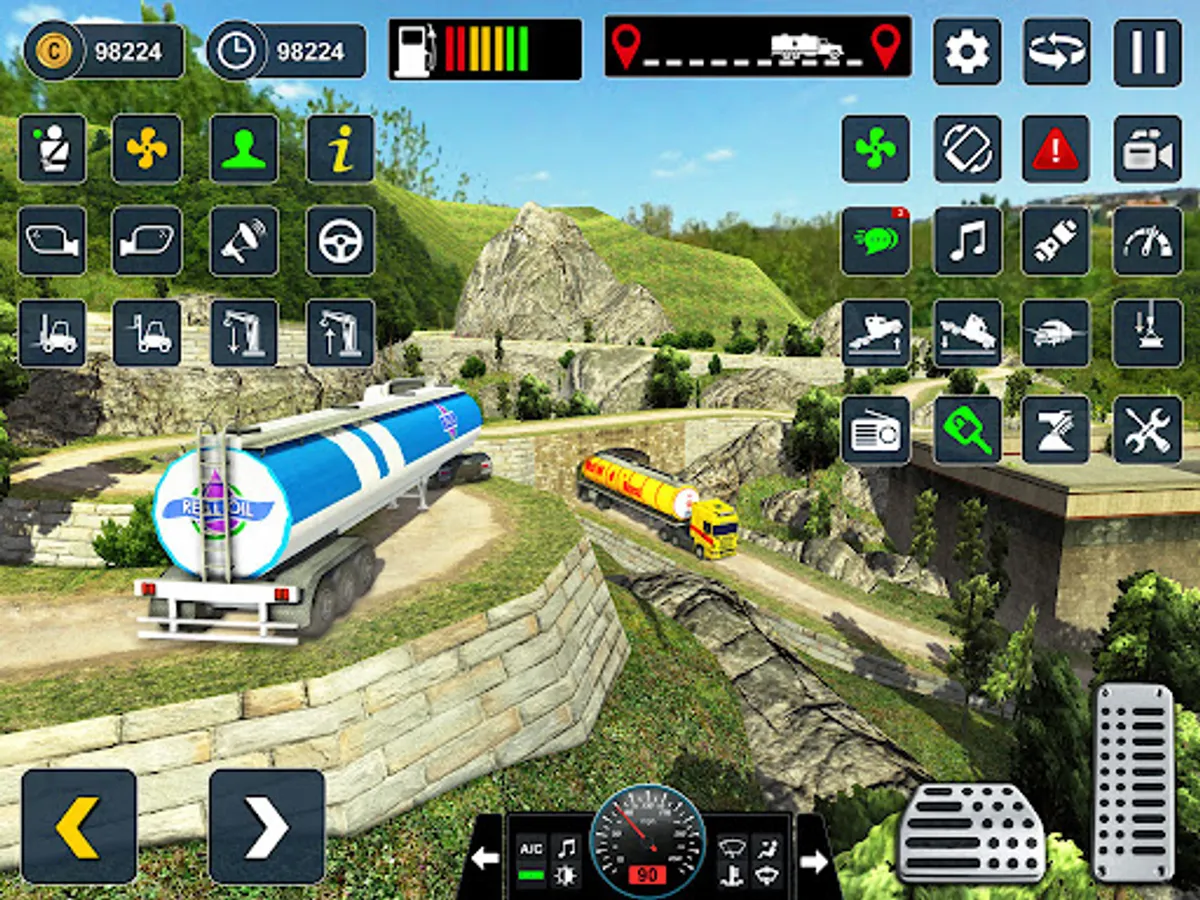Toggle the A/C dashboard button
Image resolution: width=1200 pixels, height=900 pixels.
(532, 848)
